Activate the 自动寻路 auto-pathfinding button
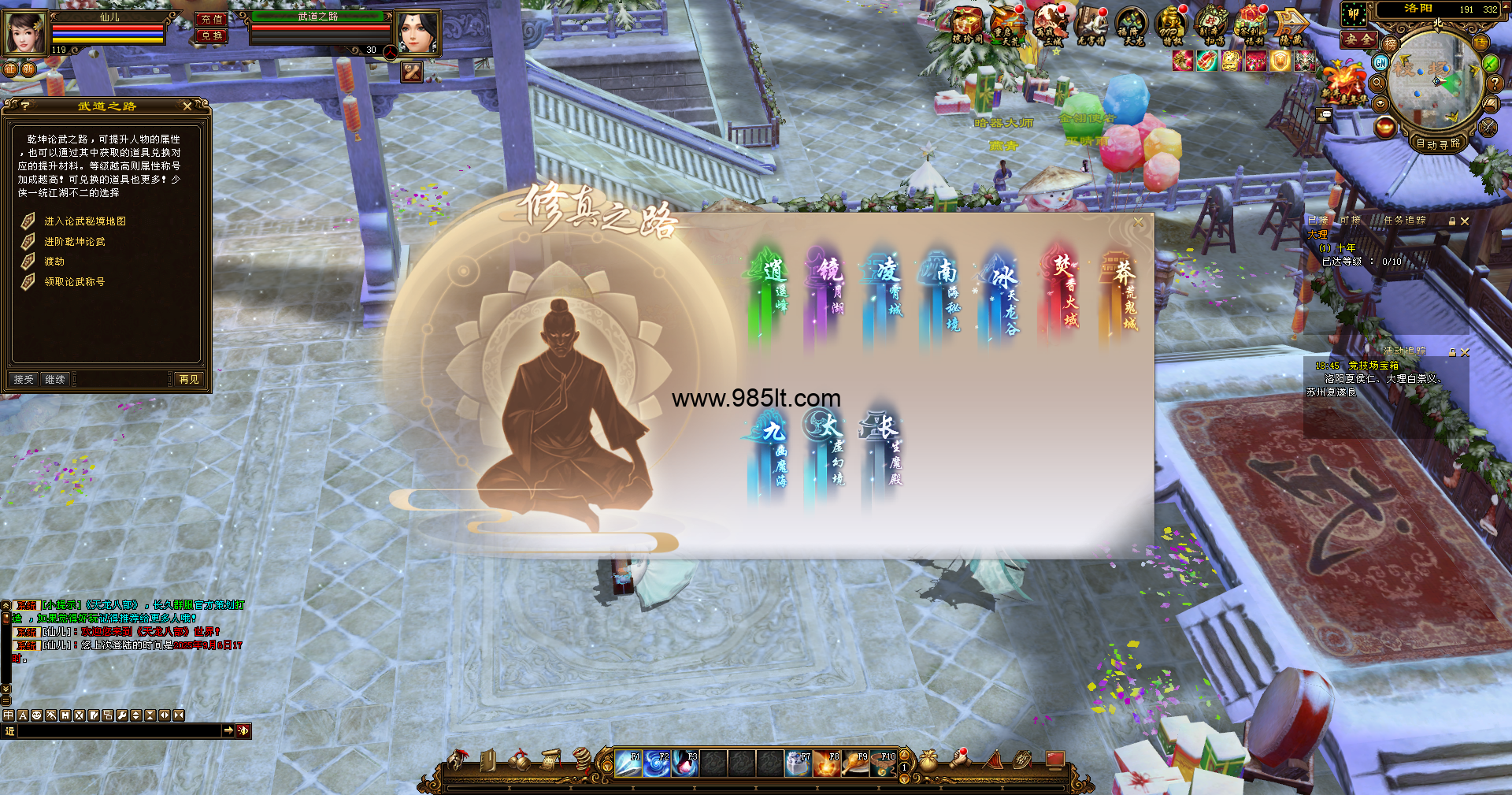This screenshot has width=1512, height=795. [x=1437, y=143]
